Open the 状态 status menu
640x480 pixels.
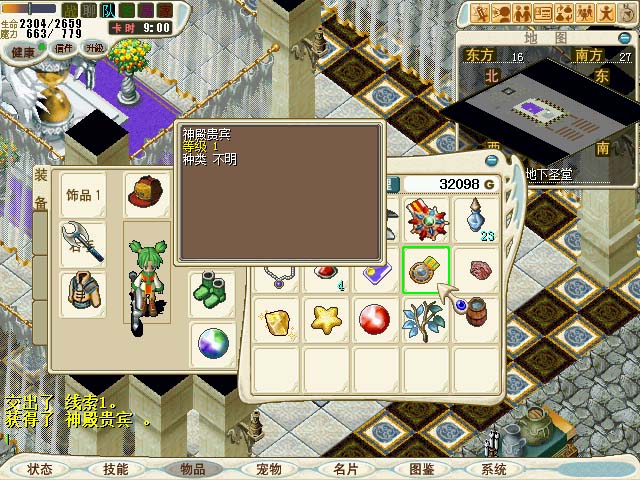[40, 469]
